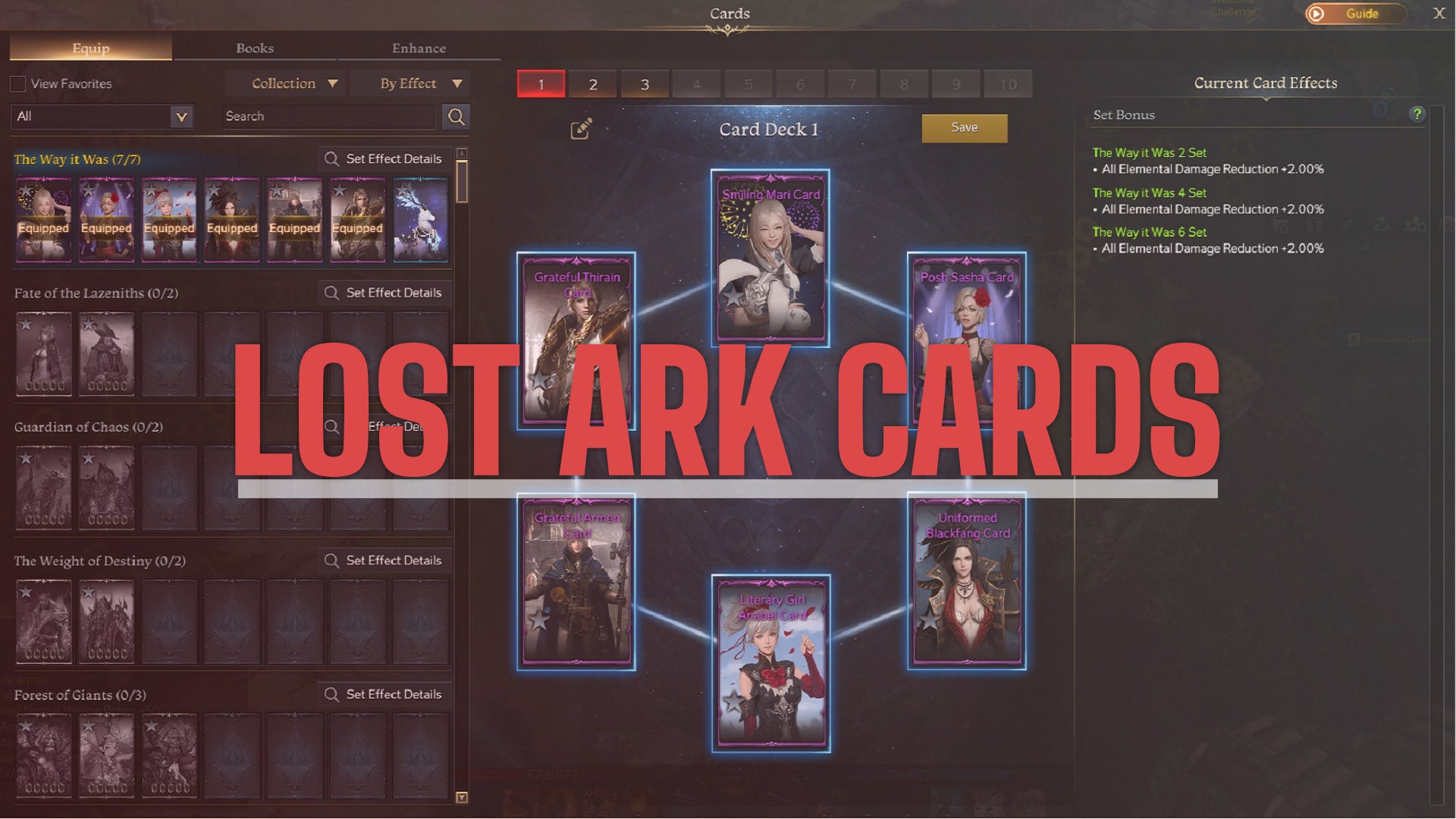Viewport: 1456px width, 819px height.
Task: Switch to the Books tab
Action: click(256, 48)
